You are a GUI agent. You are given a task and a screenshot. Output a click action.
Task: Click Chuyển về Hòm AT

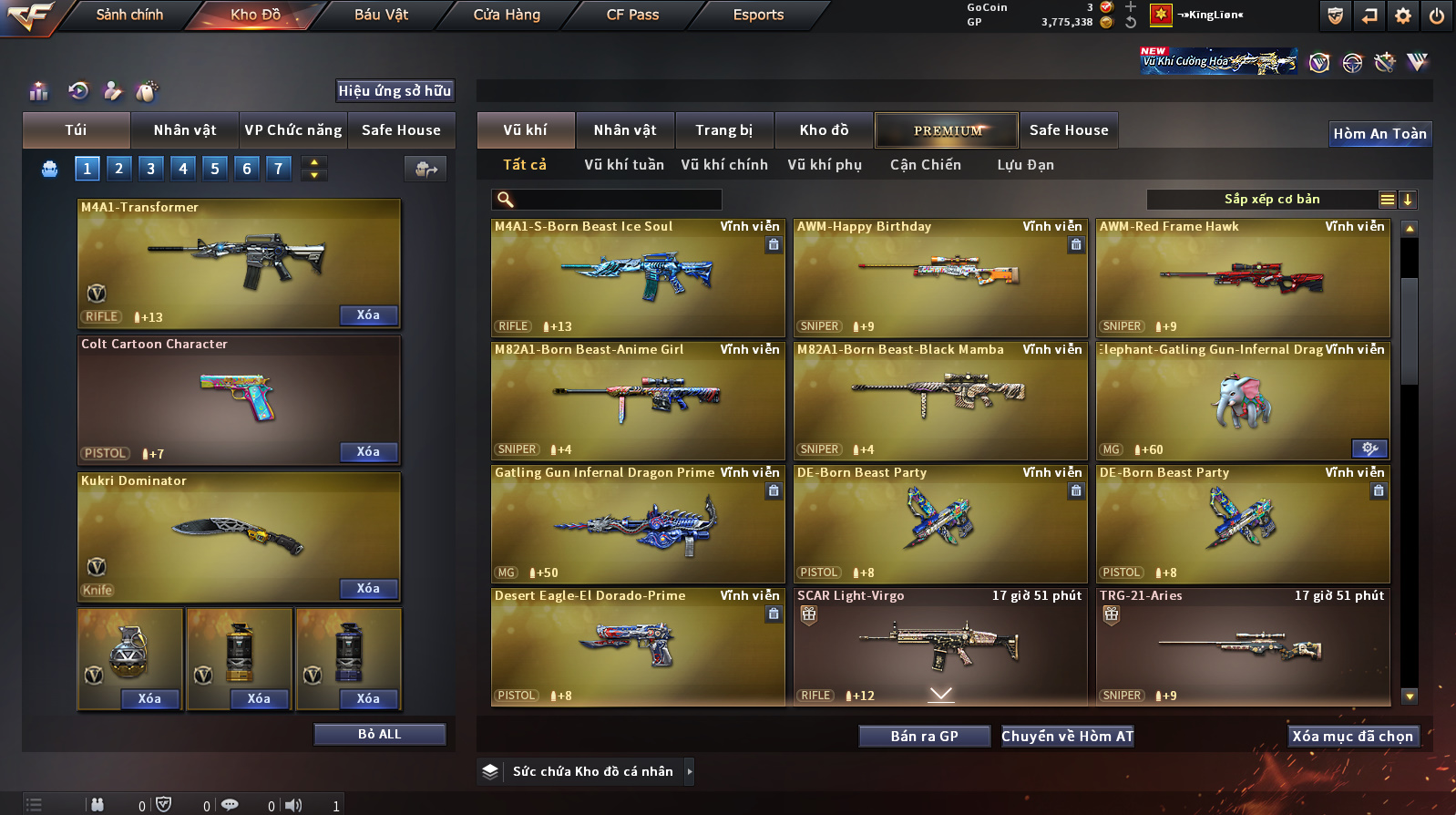[x=1067, y=737]
